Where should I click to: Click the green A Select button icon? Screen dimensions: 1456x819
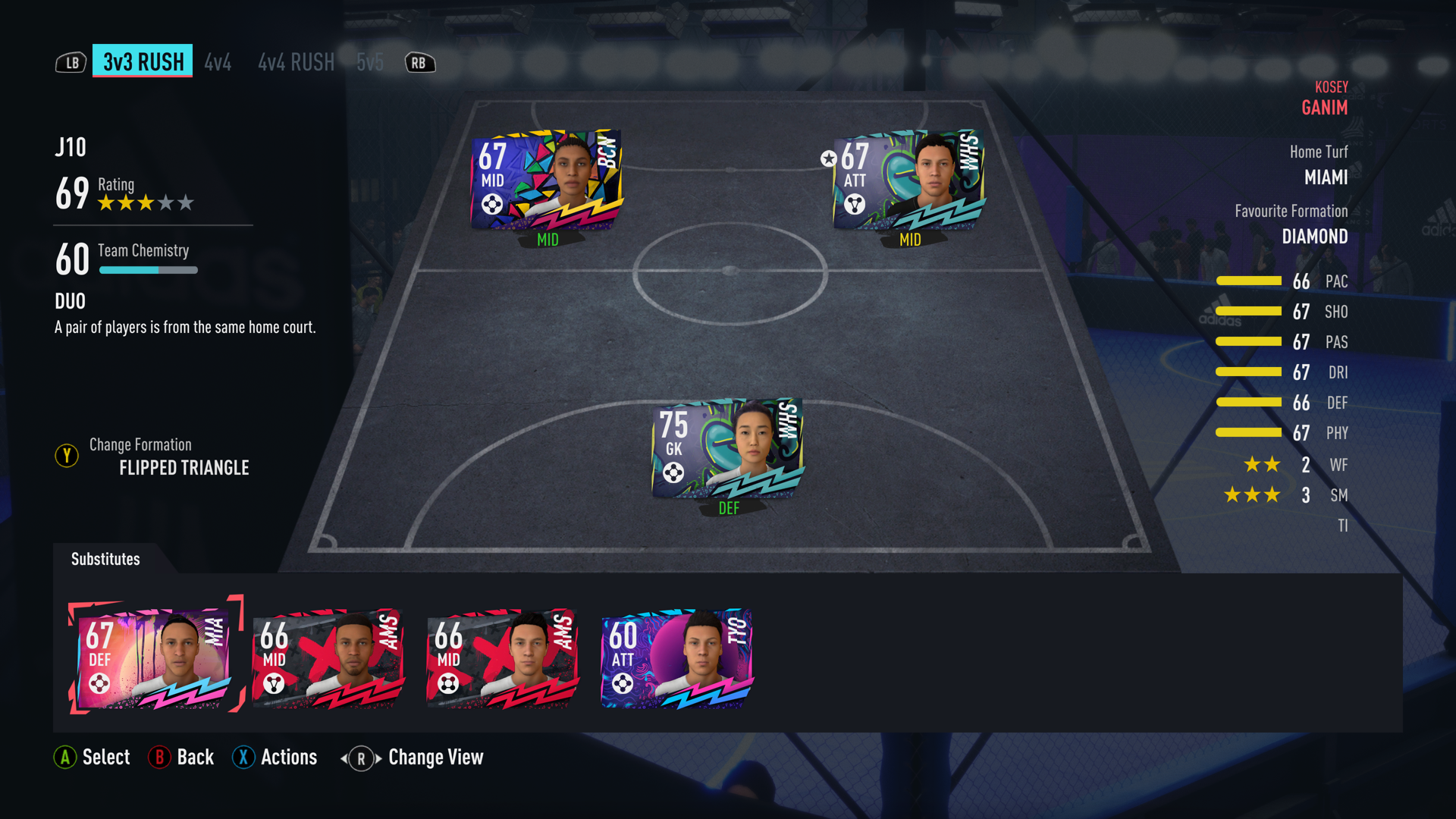click(x=65, y=757)
